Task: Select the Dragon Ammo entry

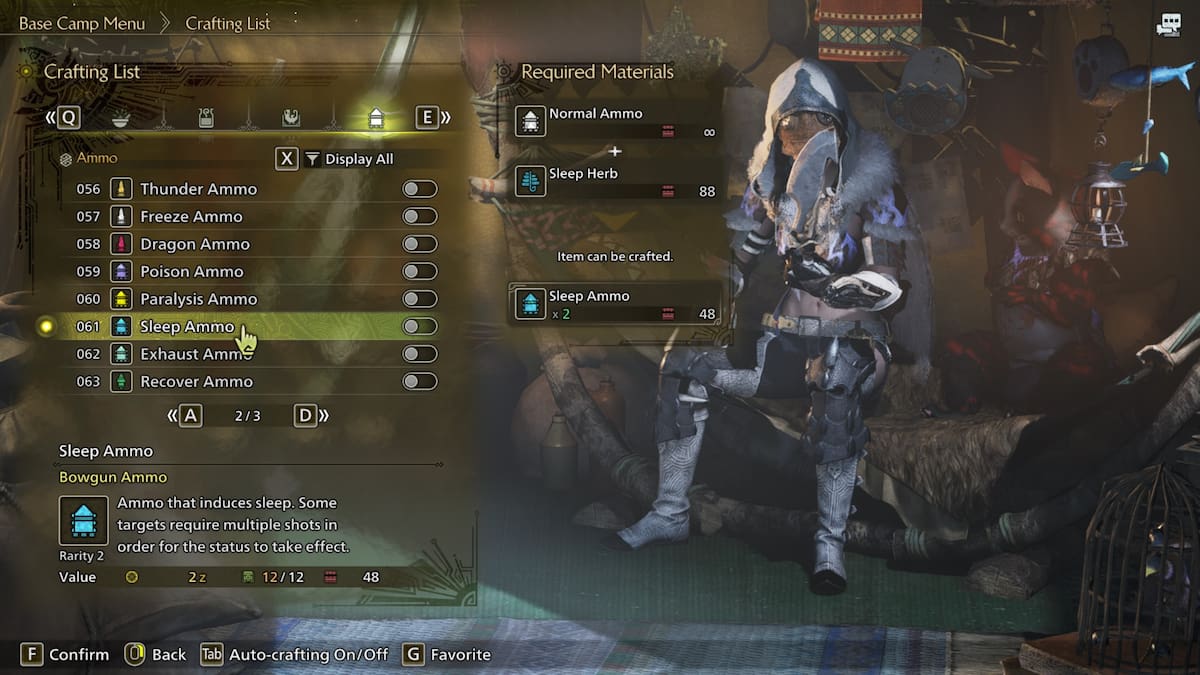Action: [195, 244]
